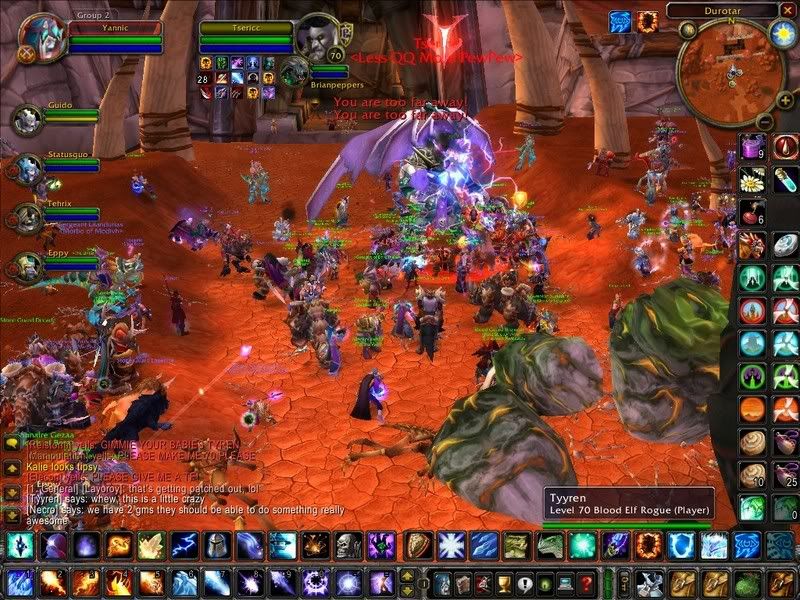The image size is (800, 600).
Task: Use the purple potion stack of 9
Action: coord(753,147)
